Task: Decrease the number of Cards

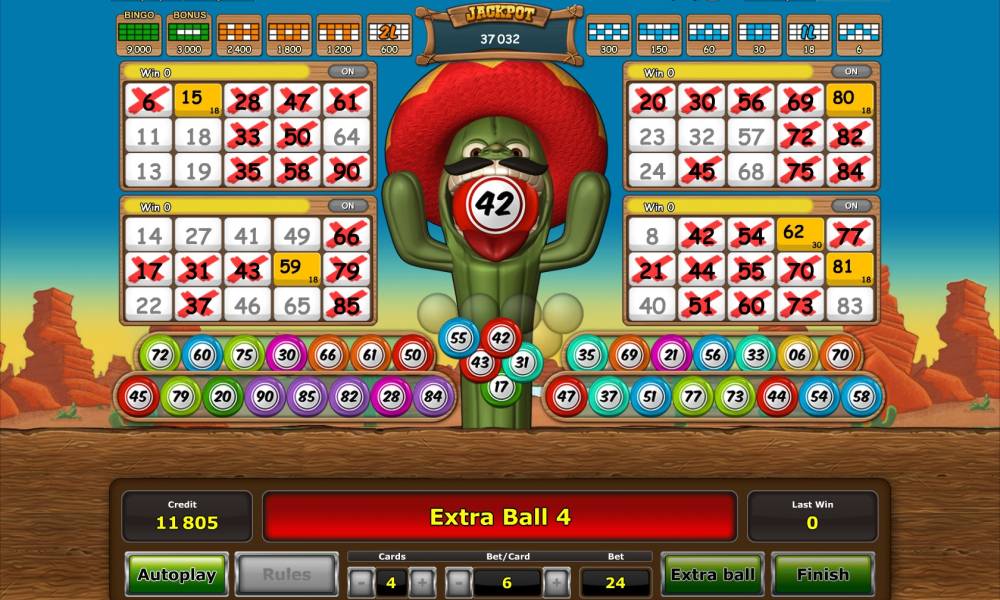Action: point(361,582)
